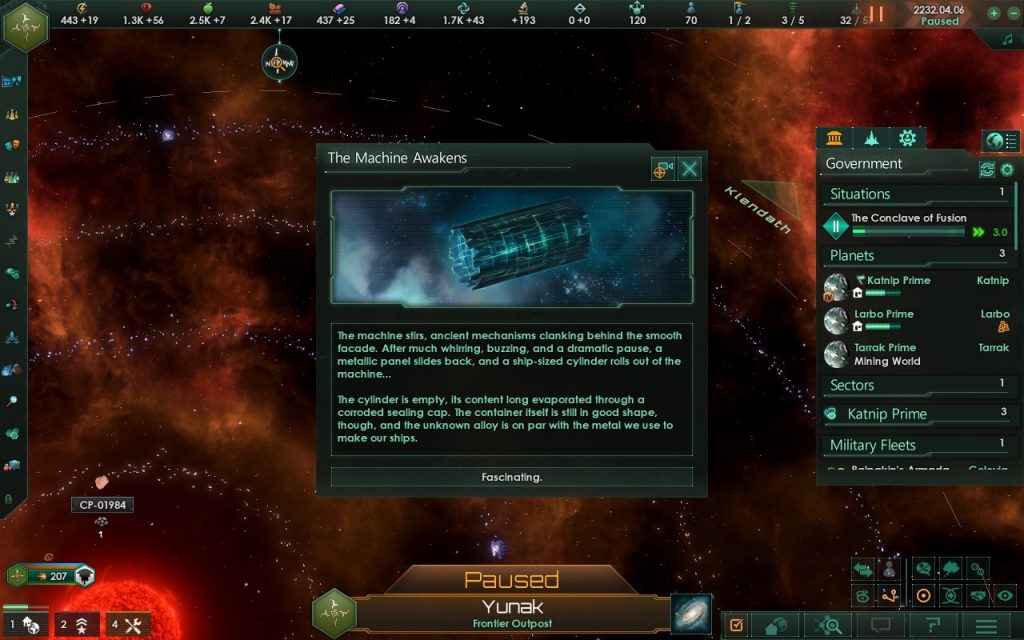The image size is (1024, 640).
Task: Confirm the event with the Fascinating option
Action: [511, 477]
